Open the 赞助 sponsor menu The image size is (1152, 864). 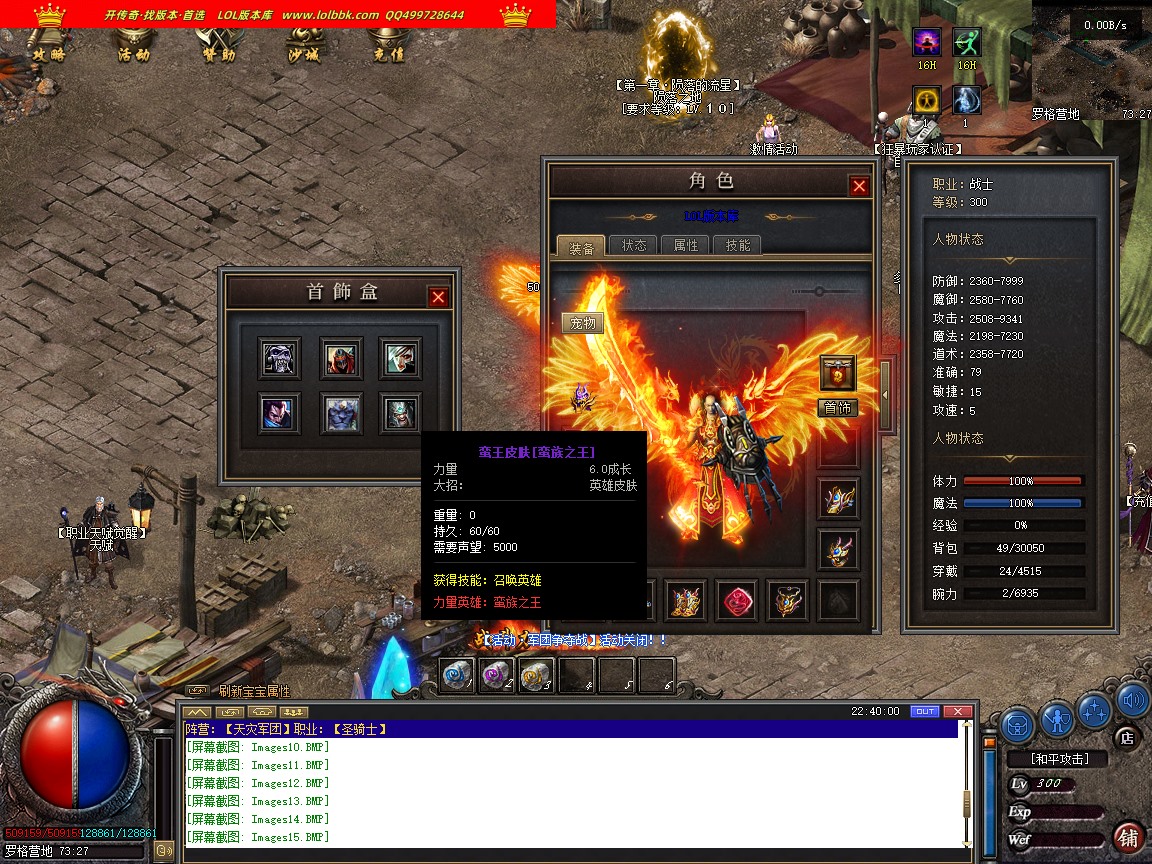point(218,54)
